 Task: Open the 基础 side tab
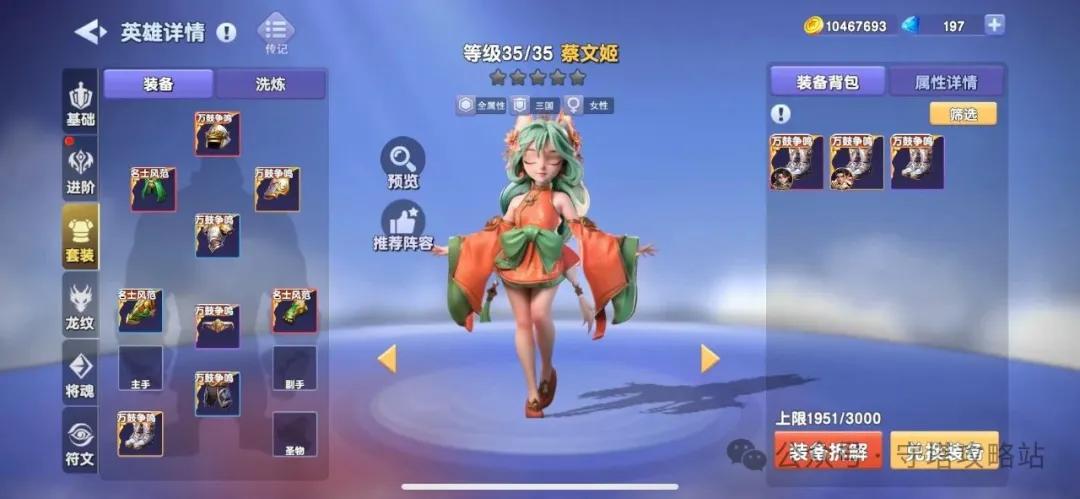tap(80, 104)
